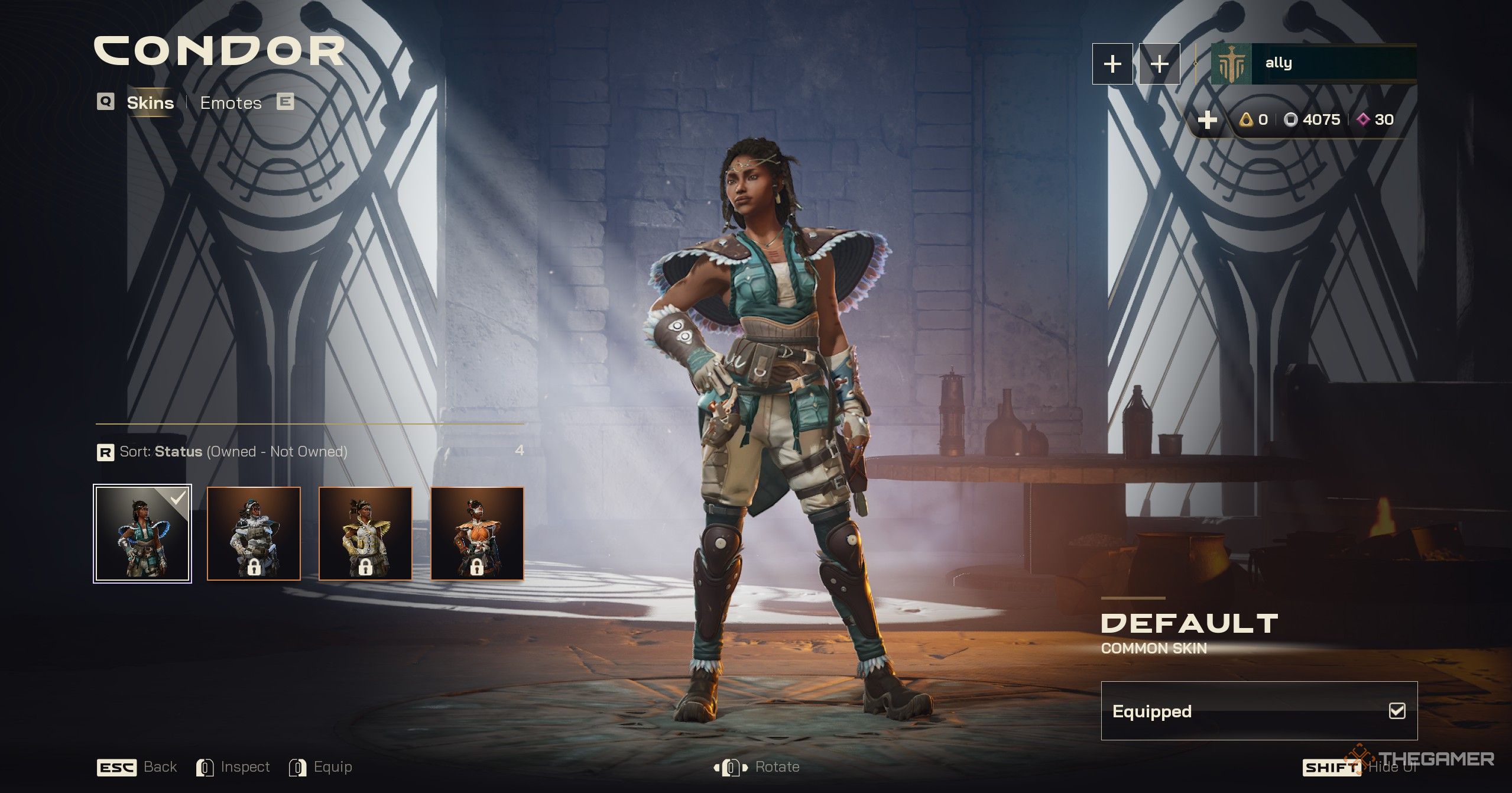Change the Sort: Status ordering
1512x793 pixels.
pyautogui.click(x=222, y=452)
